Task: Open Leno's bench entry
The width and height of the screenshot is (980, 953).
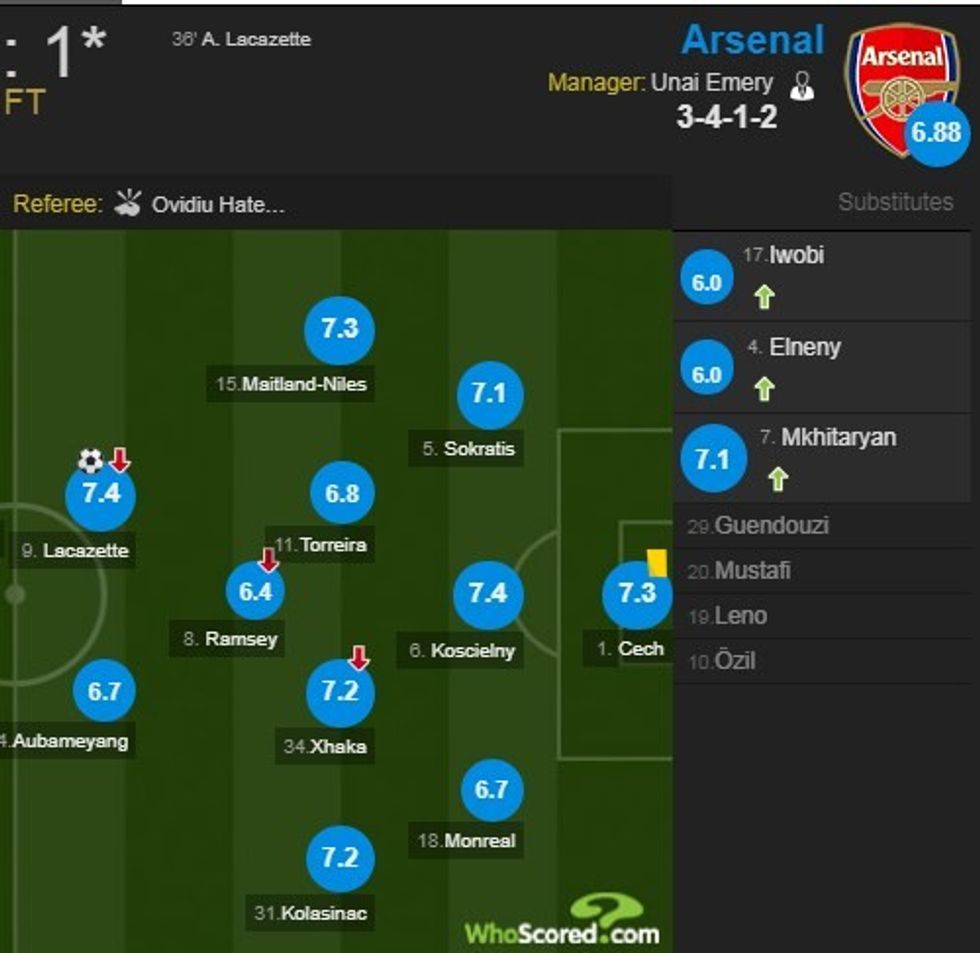Action: [741, 616]
